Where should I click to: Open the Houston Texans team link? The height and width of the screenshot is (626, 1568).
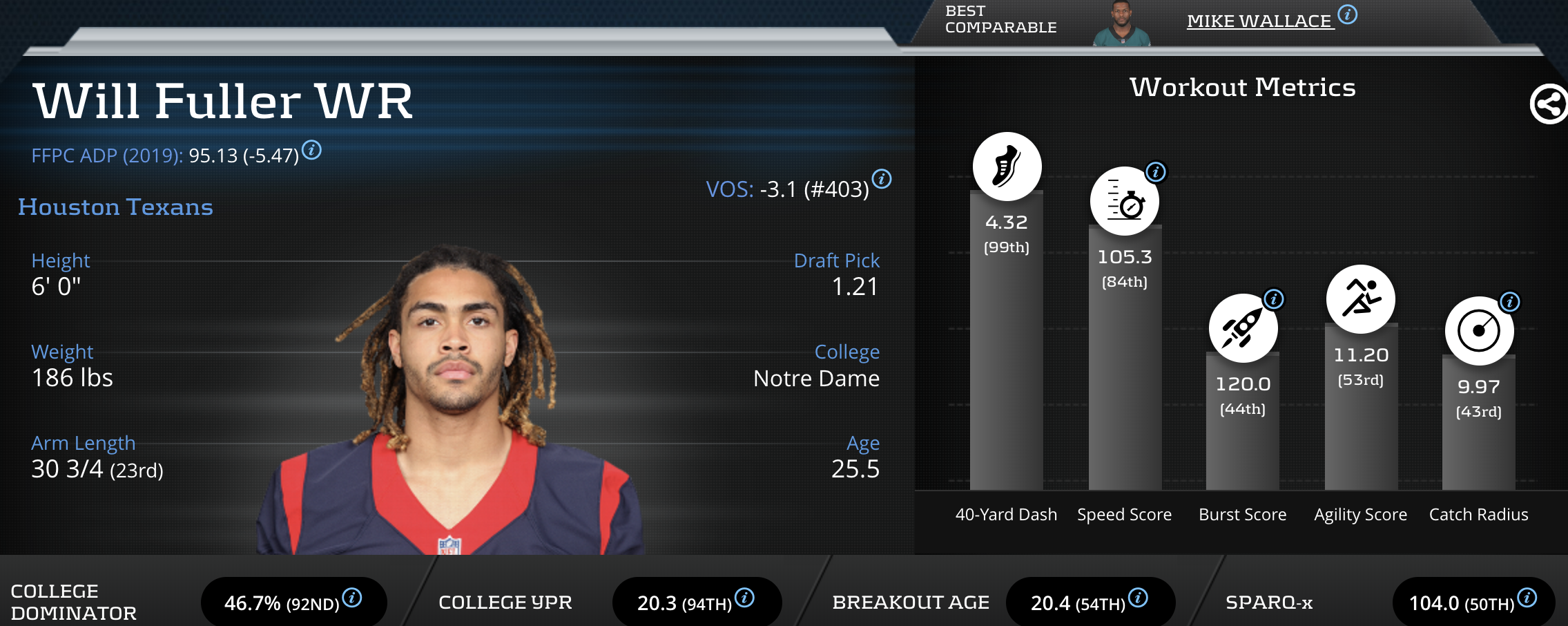click(x=115, y=207)
